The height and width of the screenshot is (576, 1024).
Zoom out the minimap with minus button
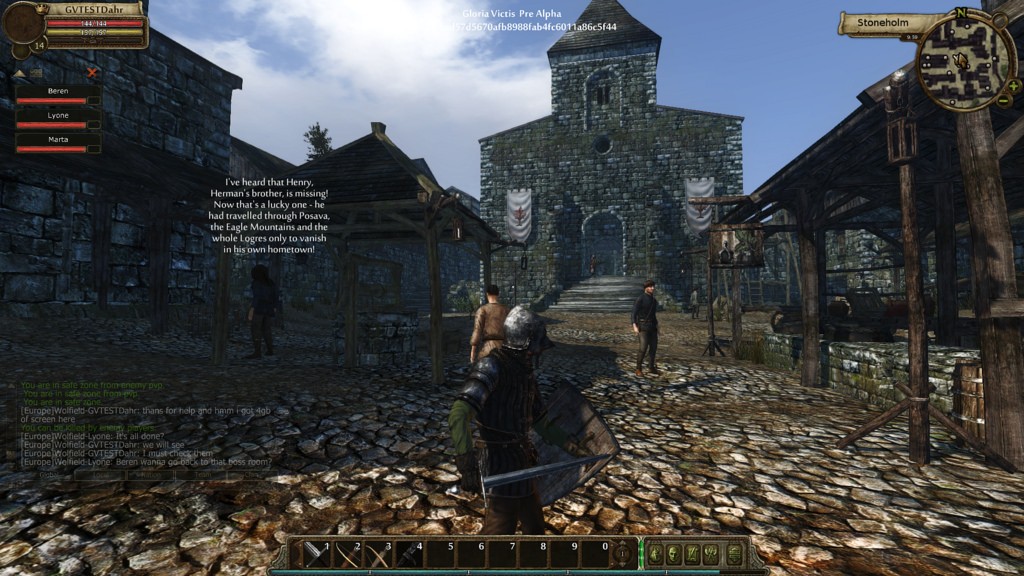pos(1003,100)
